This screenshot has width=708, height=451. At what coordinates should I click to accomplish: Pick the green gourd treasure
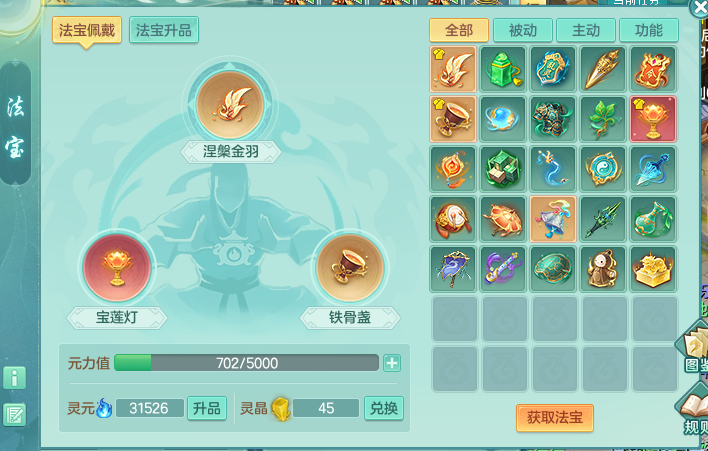(654, 218)
